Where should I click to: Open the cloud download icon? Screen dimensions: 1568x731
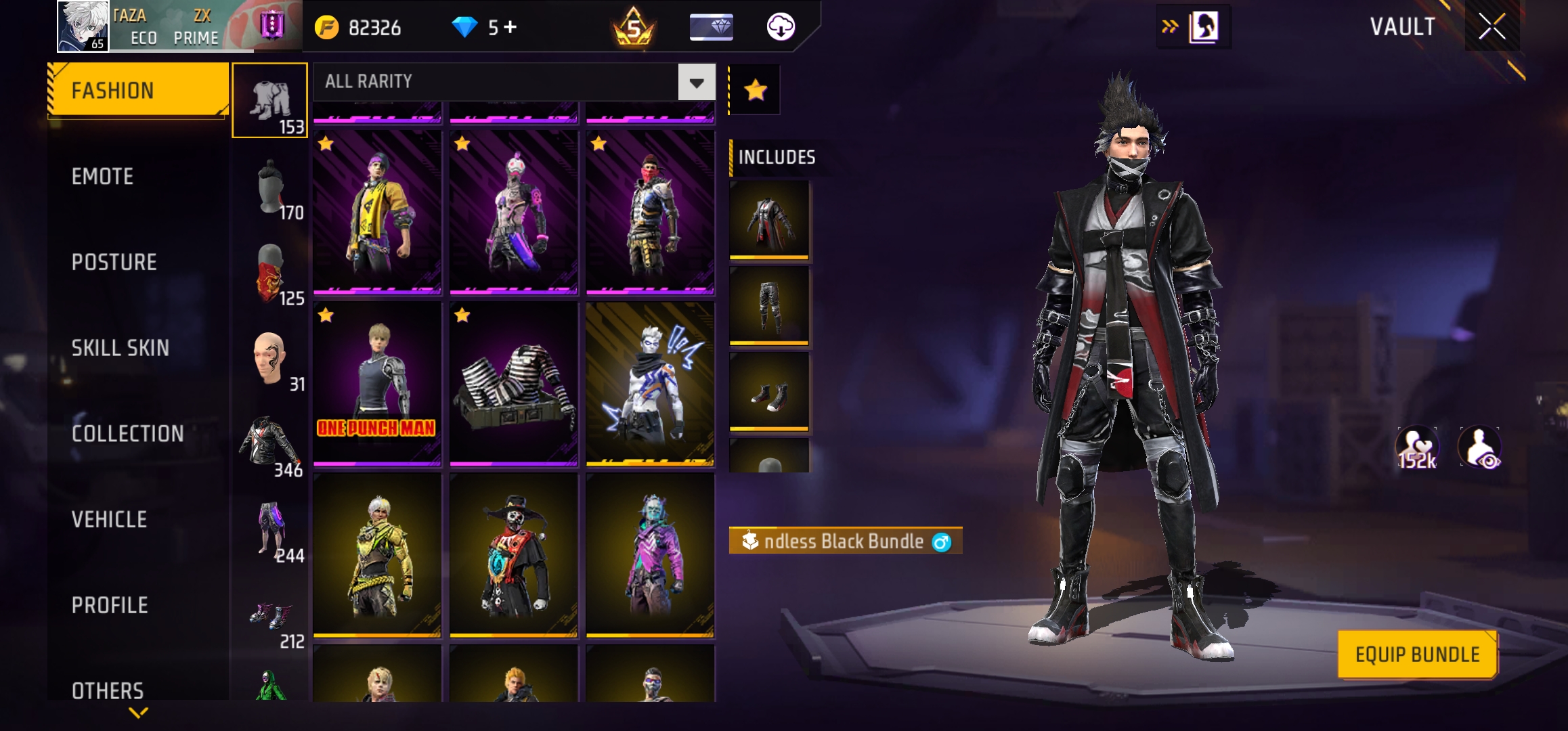[781, 27]
